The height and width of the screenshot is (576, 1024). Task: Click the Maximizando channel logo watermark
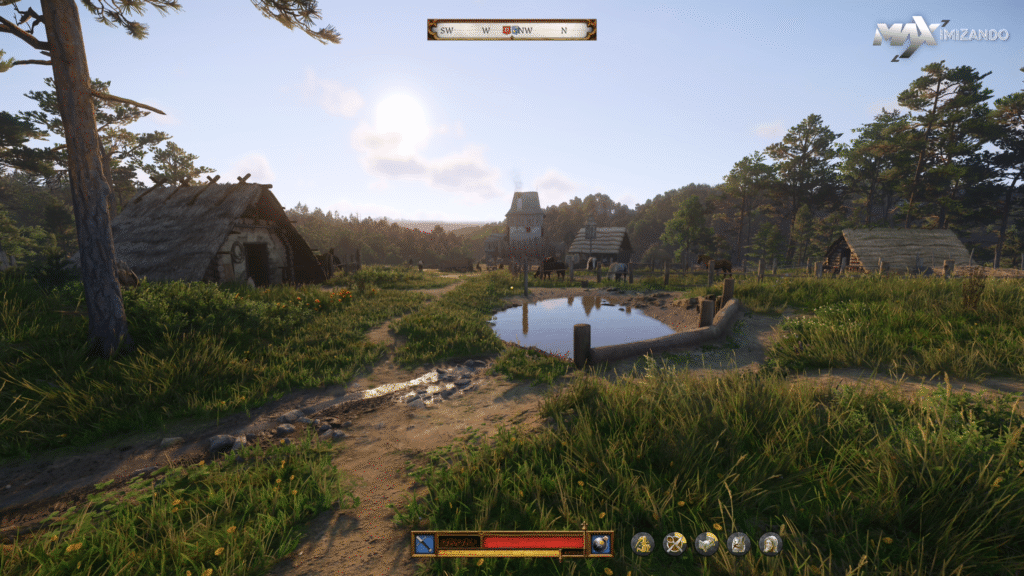click(939, 35)
